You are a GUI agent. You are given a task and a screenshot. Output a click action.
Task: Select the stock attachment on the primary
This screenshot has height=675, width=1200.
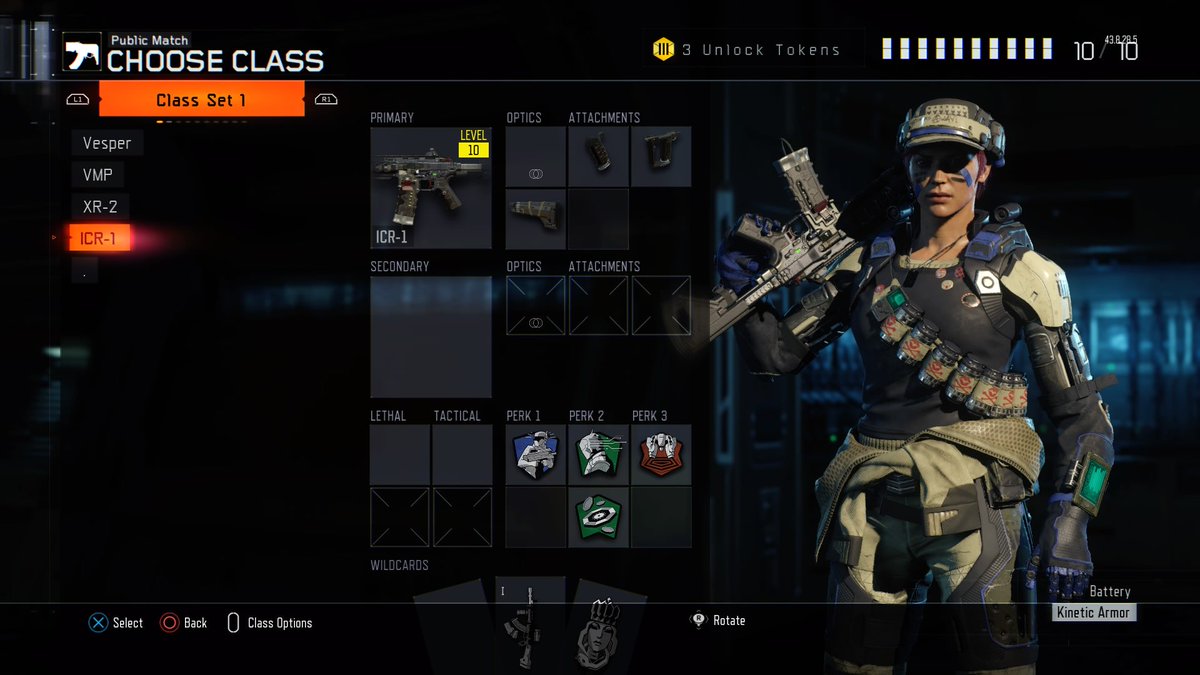coord(535,218)
